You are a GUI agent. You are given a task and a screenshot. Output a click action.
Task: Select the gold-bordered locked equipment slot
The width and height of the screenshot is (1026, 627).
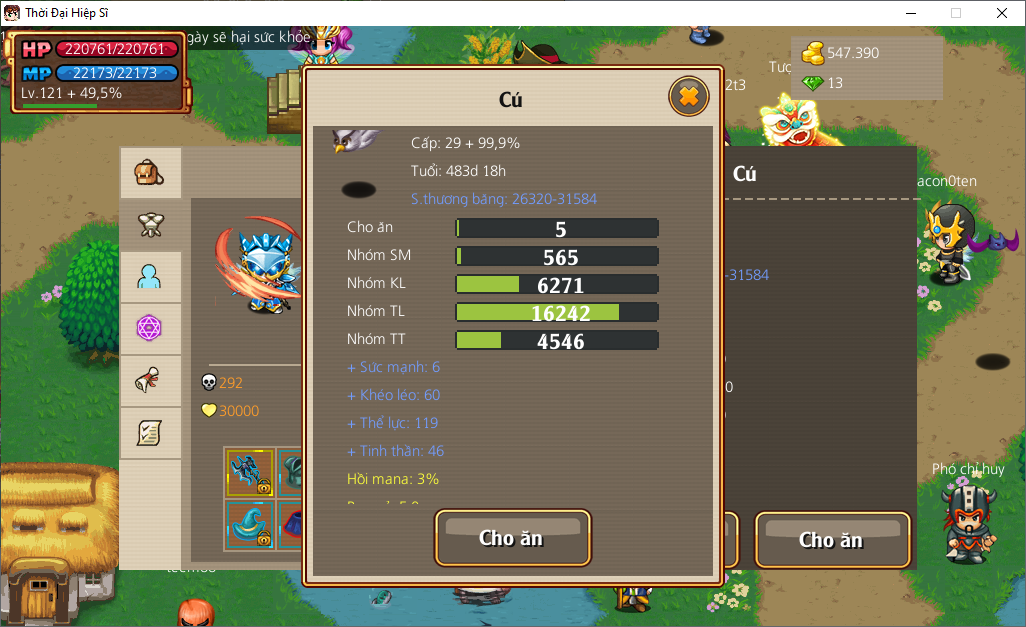249,472
